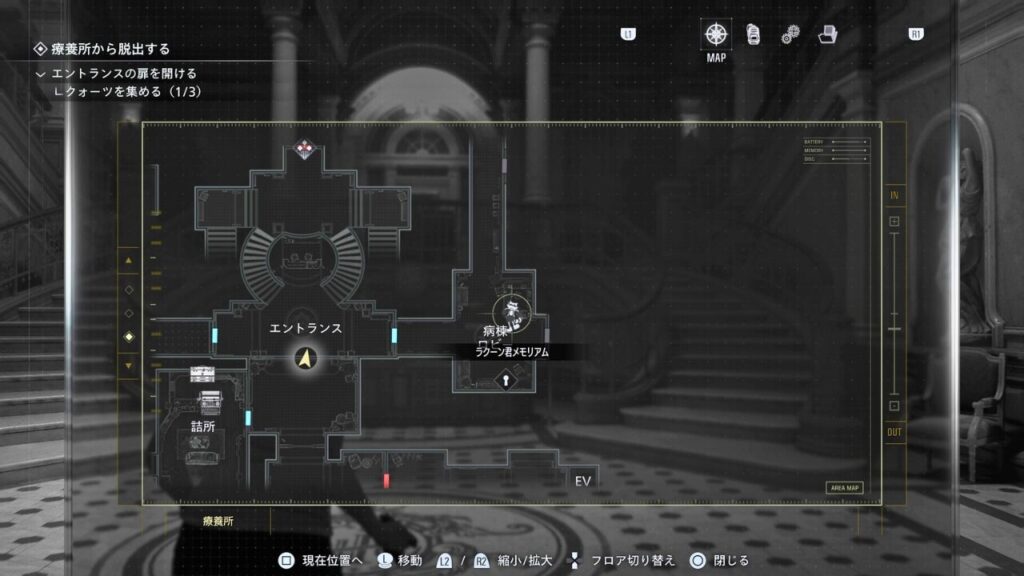Screen dimensions: 1024x576
Task: Select the MAP compass tab
Action: [x=716, y=34]
